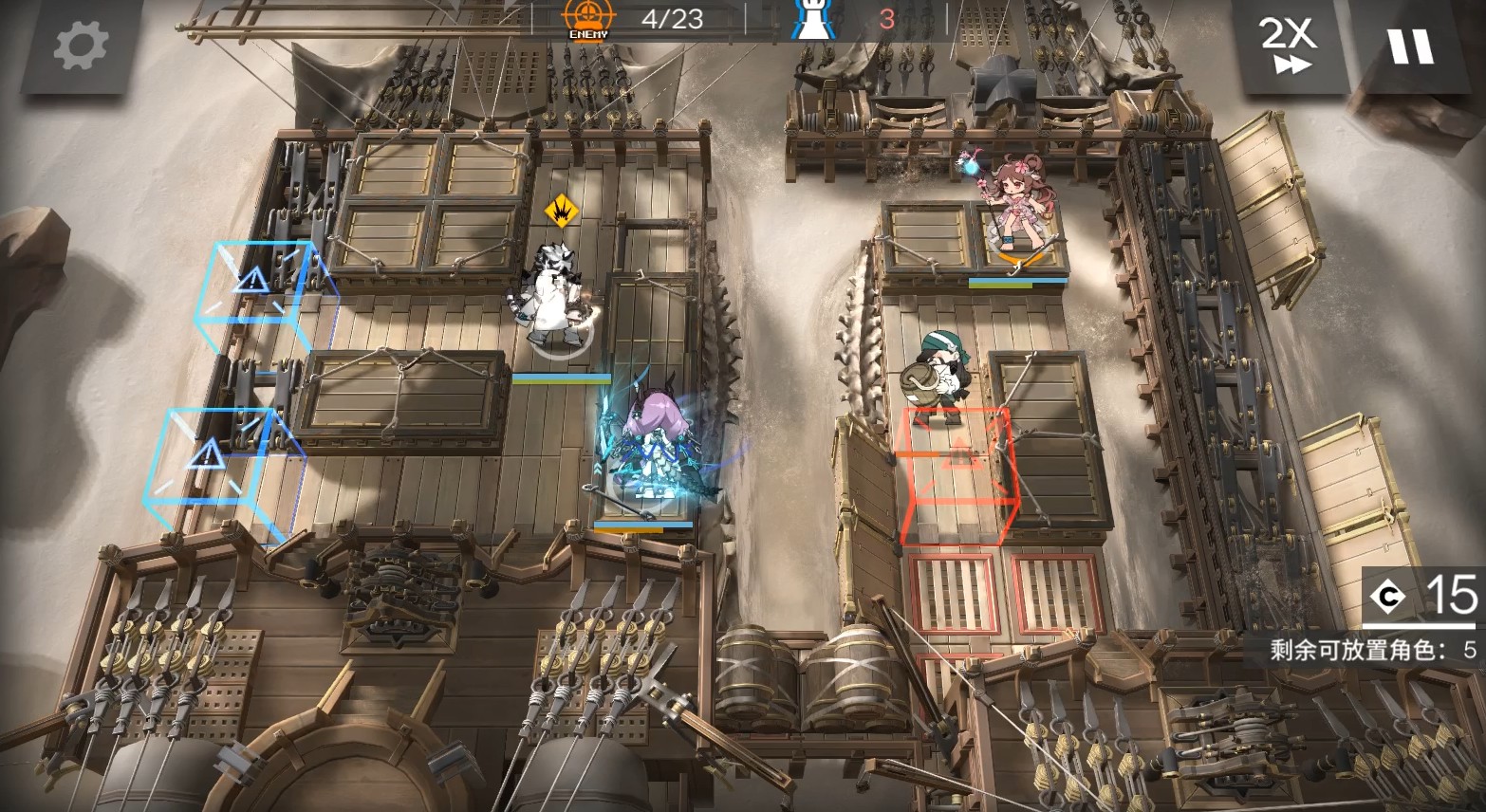Tap the yellow skill-ready diamond icon
This screenshot has height=812, width=1486.
pos(562,210)
